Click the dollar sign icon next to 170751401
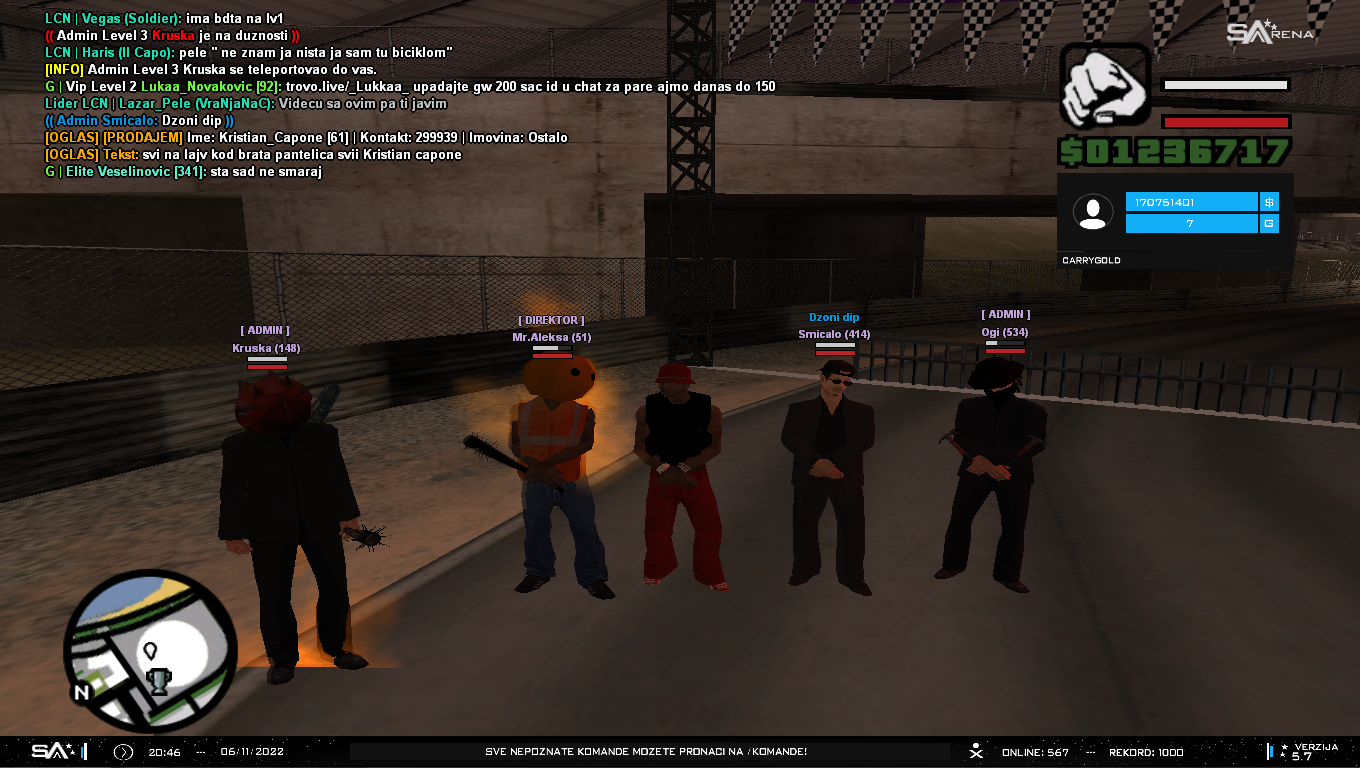The width and height of the screenshot is (1360, 768). (x=1268, y=201)
